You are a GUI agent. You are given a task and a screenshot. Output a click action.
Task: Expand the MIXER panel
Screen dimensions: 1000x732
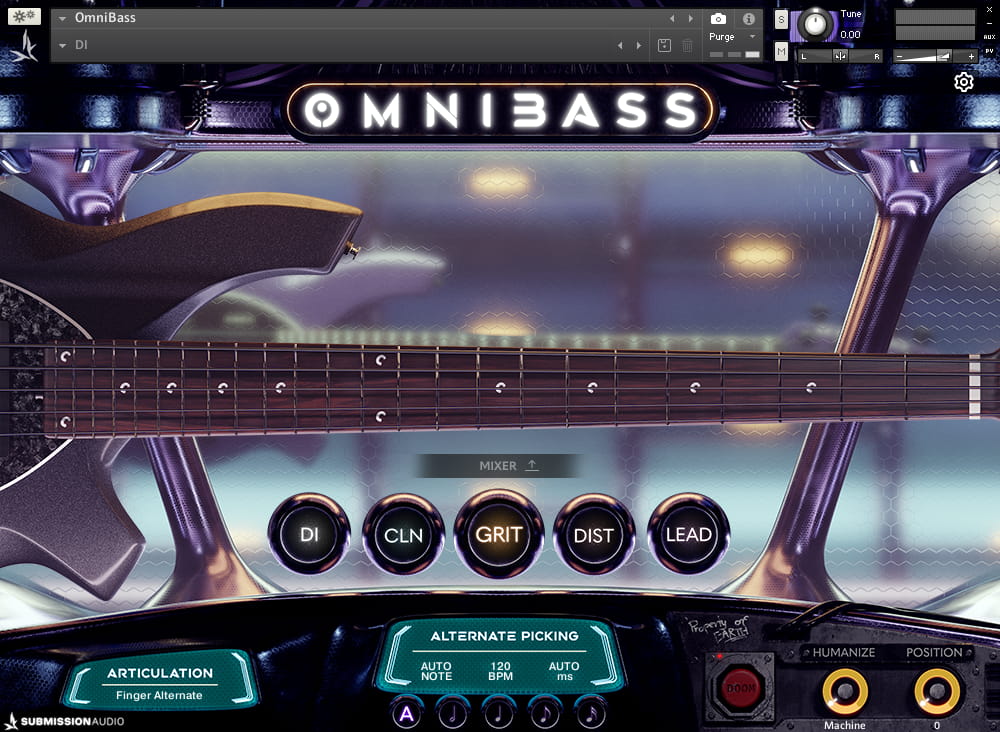click(498, 465)
